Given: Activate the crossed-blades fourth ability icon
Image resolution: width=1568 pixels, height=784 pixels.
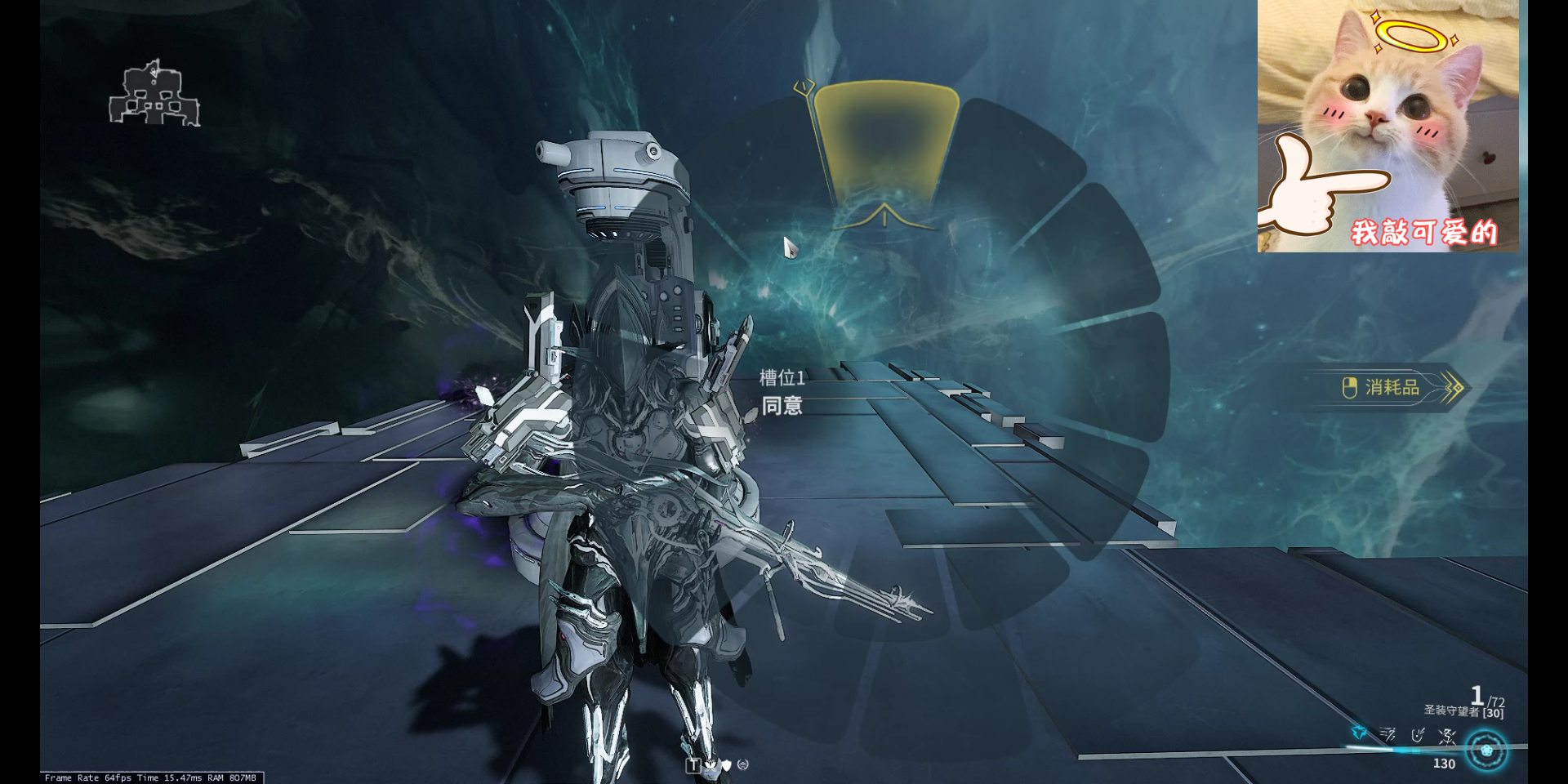Looking at the screenshot, I should [x=1447, y=737].
